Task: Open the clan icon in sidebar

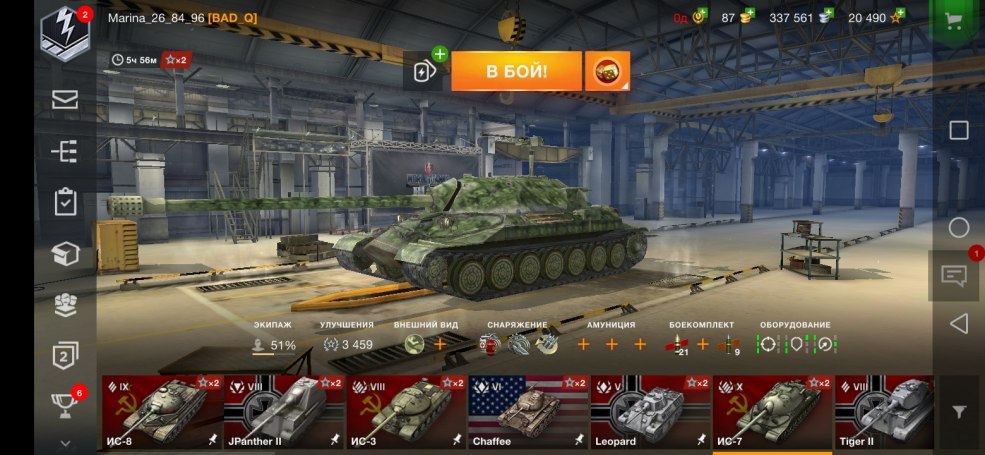Action: tap(65, 305)
